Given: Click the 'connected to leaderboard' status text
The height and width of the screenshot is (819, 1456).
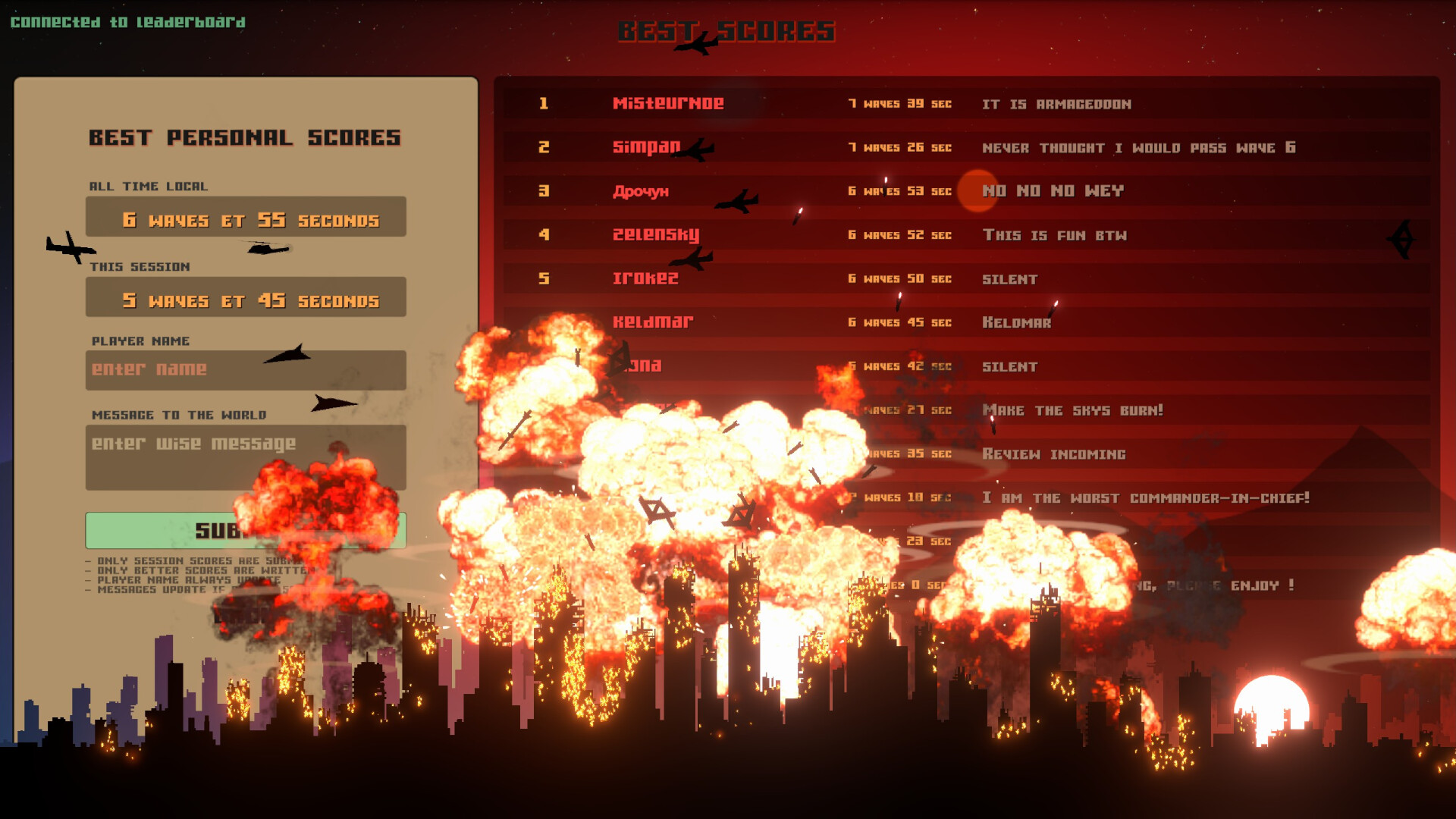Looking at the screenshot, I should pos(127,22).
